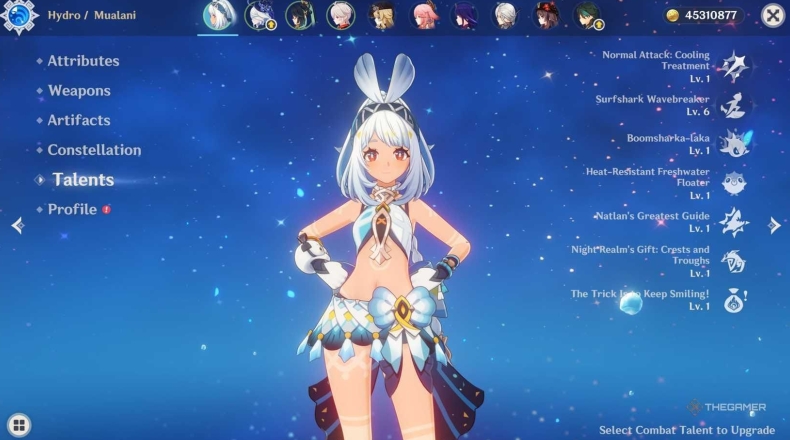This screenshot has height=440, width=790.
Task: Open the Keep Smiling passive talent
Action: coord(733,299)
